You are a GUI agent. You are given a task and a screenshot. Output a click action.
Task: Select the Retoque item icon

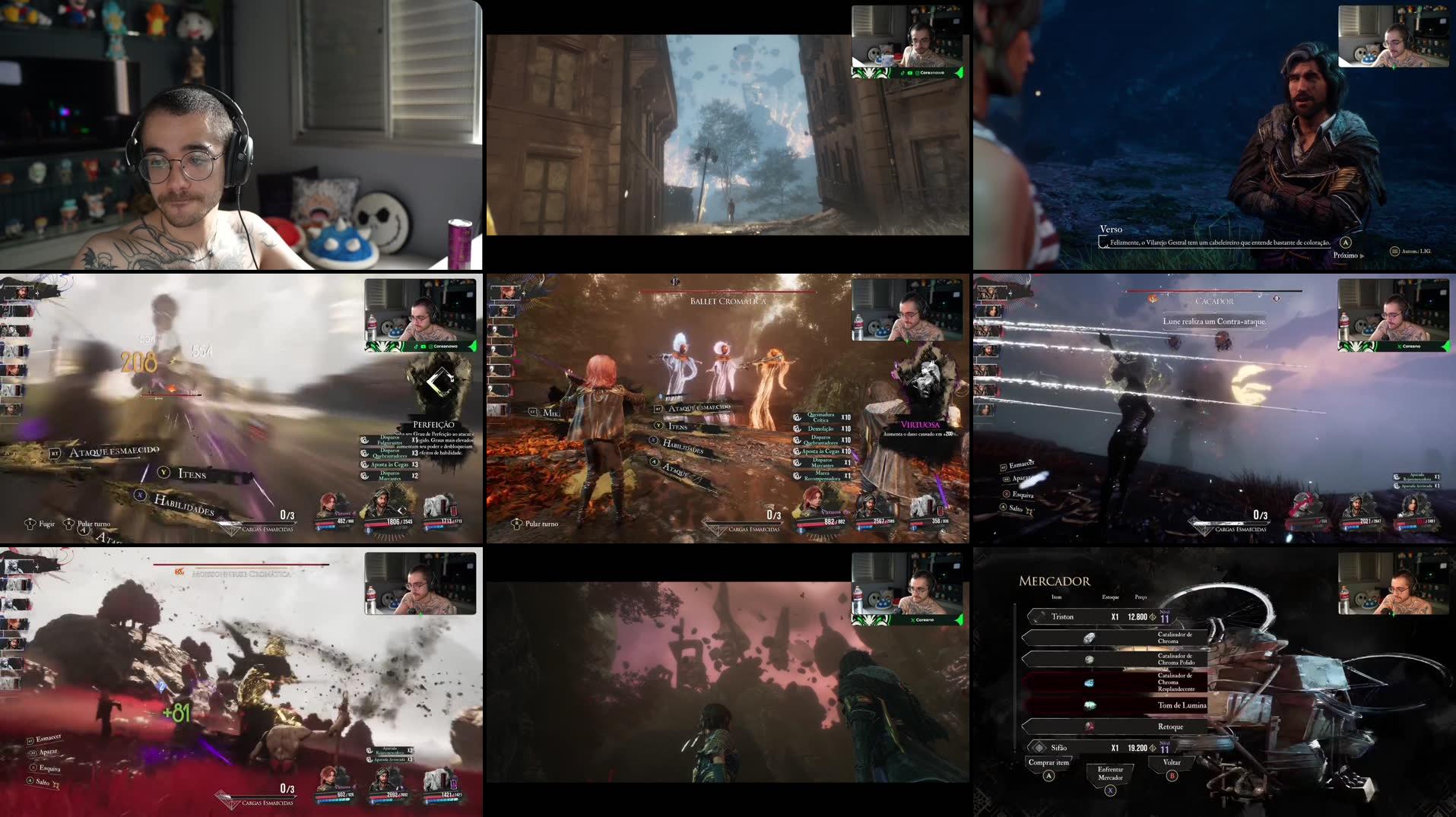point(1090,727)
